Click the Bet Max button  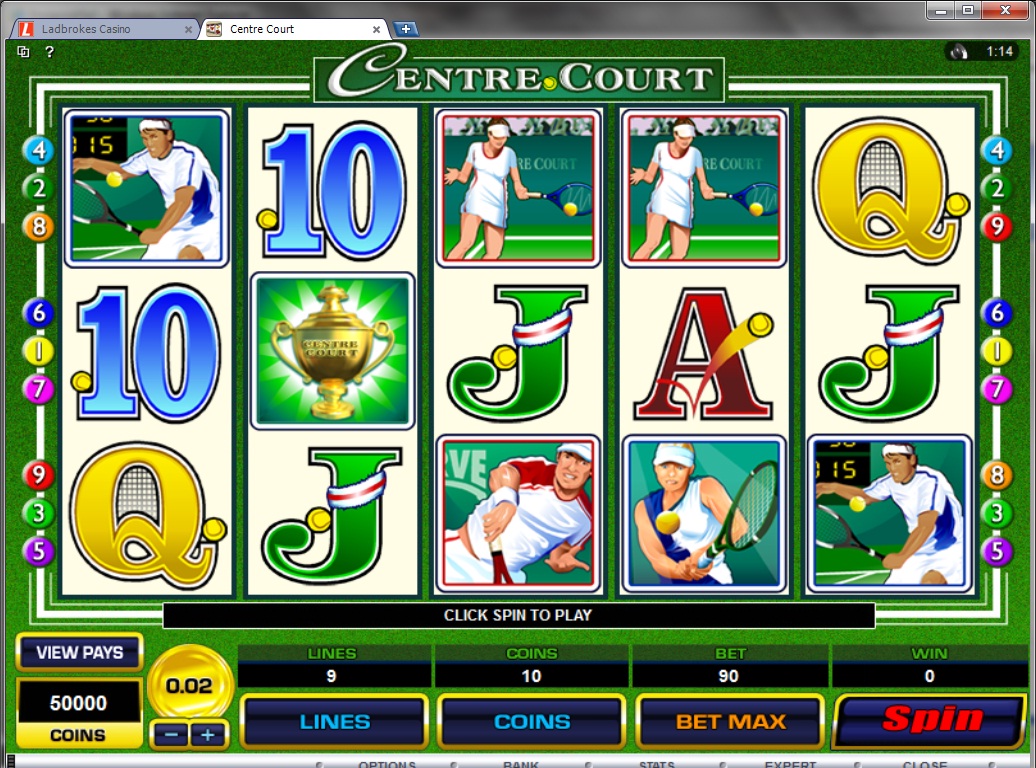click(730, 721)
